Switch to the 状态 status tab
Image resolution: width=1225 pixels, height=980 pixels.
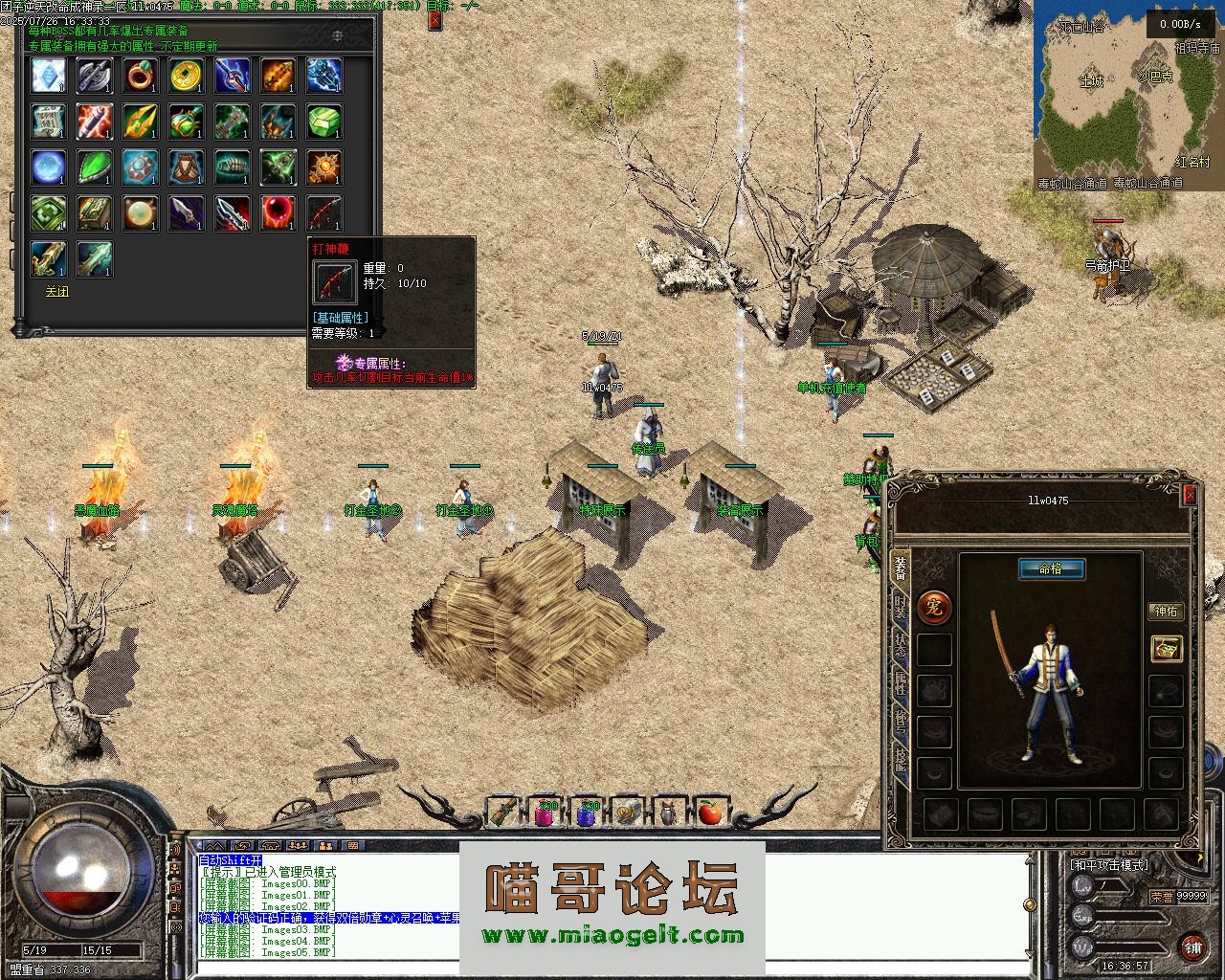click(900, 644)
